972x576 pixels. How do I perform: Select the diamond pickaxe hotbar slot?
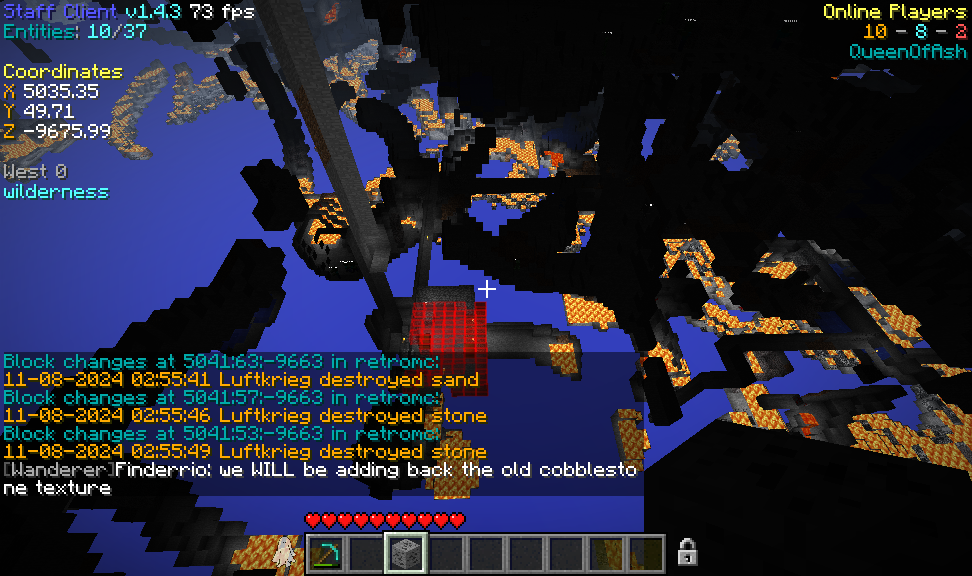(x=325, y=553)
